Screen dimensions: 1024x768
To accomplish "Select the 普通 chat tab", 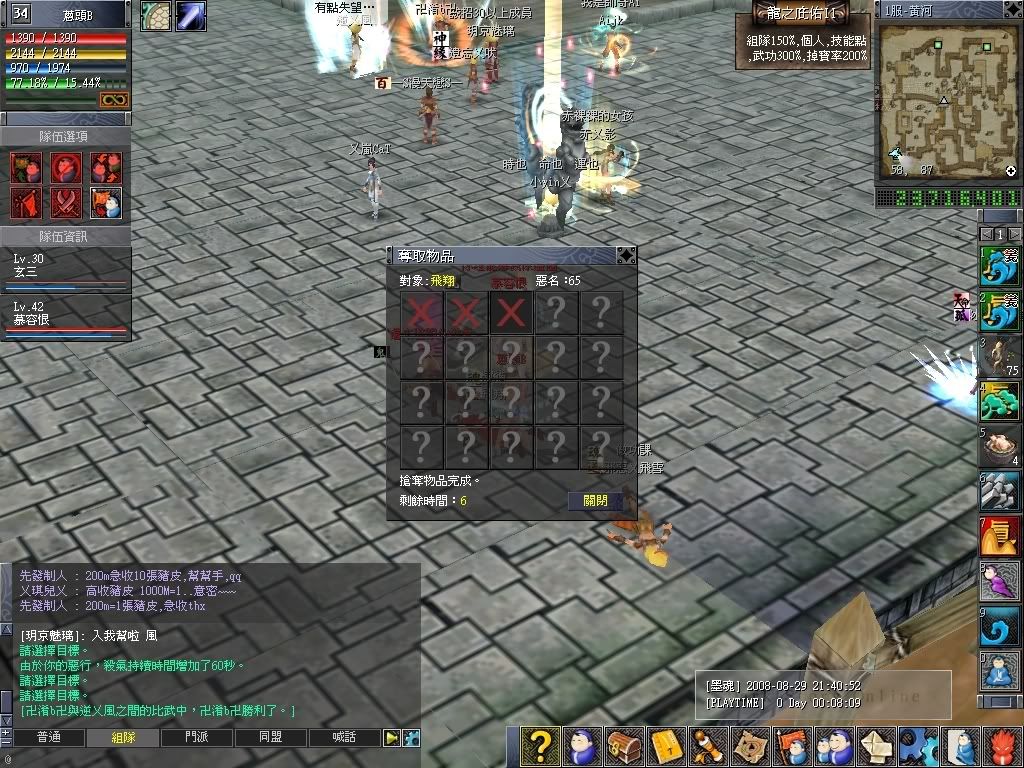I will click(48, 738).
